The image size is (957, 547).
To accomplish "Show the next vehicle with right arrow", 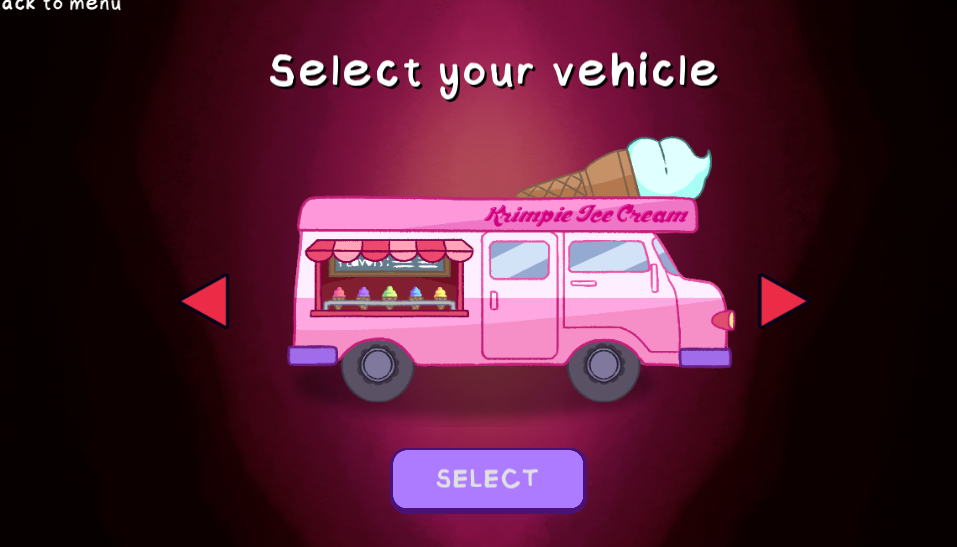I will click(x=780, y=301).
